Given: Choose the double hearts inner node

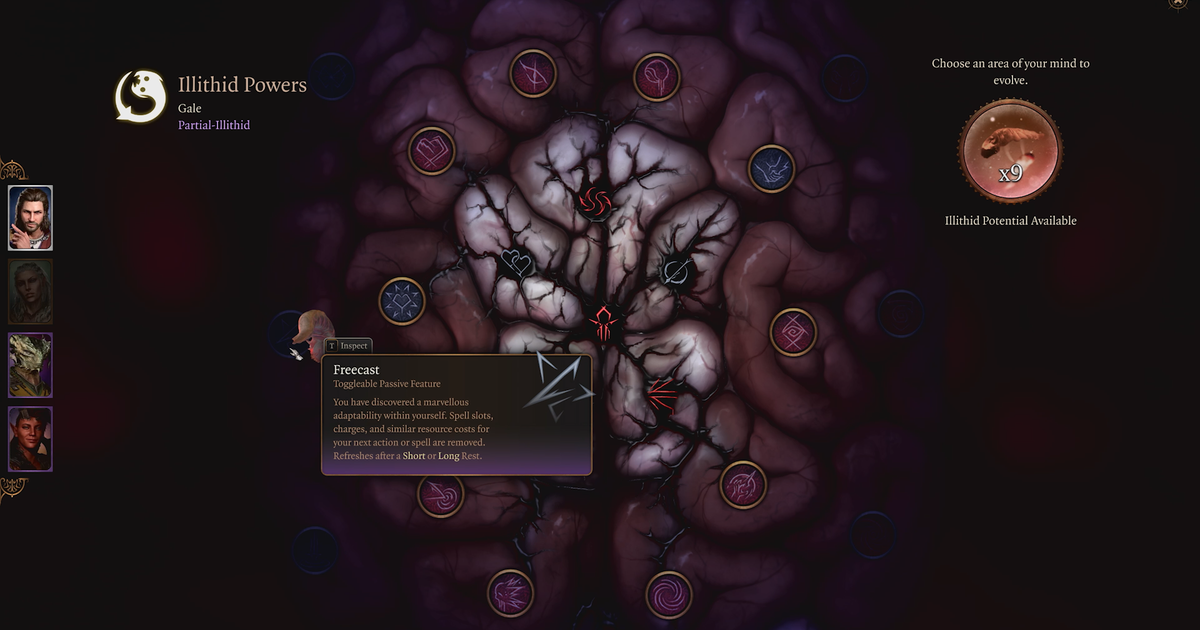Looking at the screenshot, I should click(517, 265).
